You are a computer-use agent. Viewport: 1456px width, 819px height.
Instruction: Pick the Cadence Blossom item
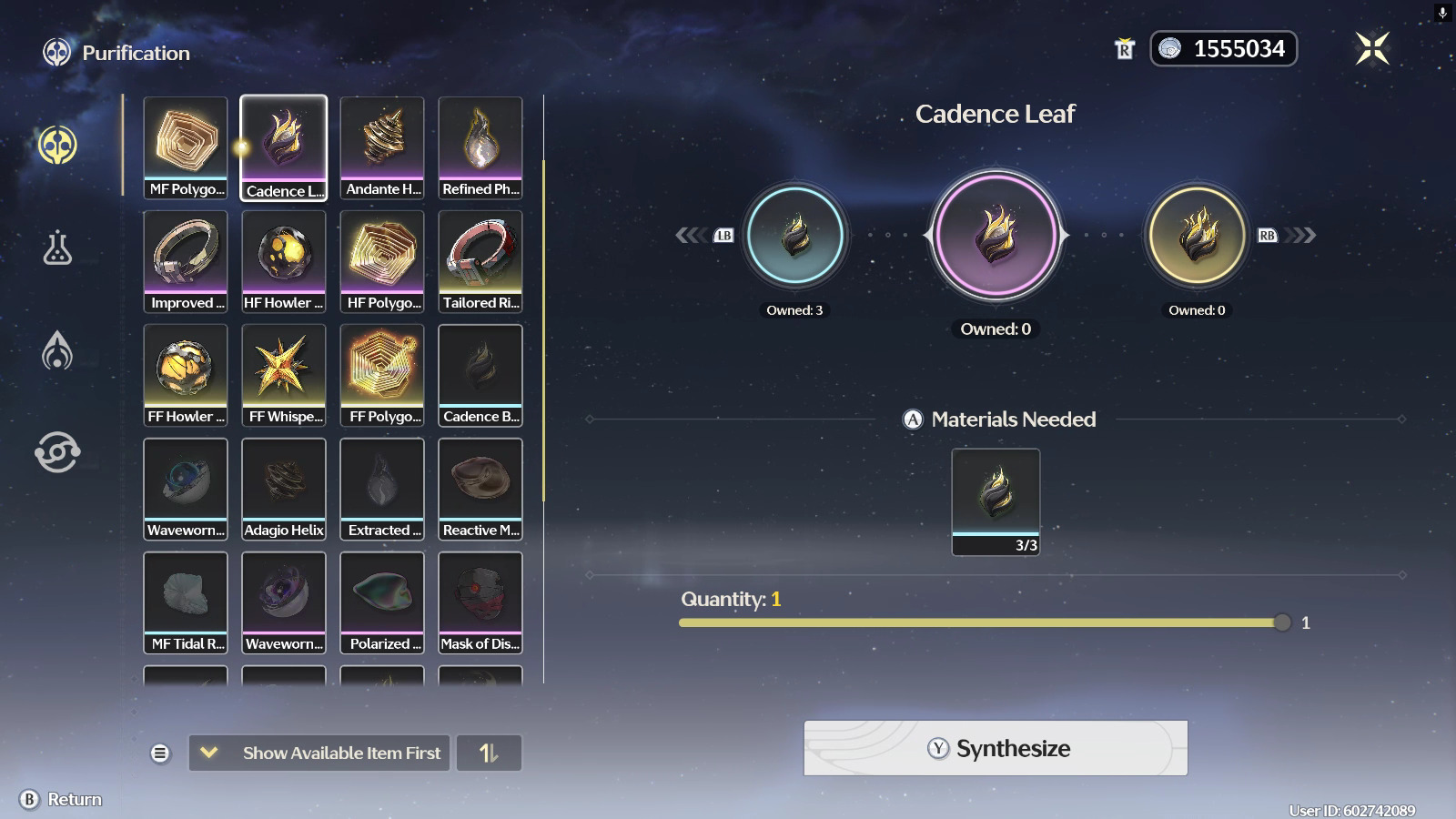[480, 375]
